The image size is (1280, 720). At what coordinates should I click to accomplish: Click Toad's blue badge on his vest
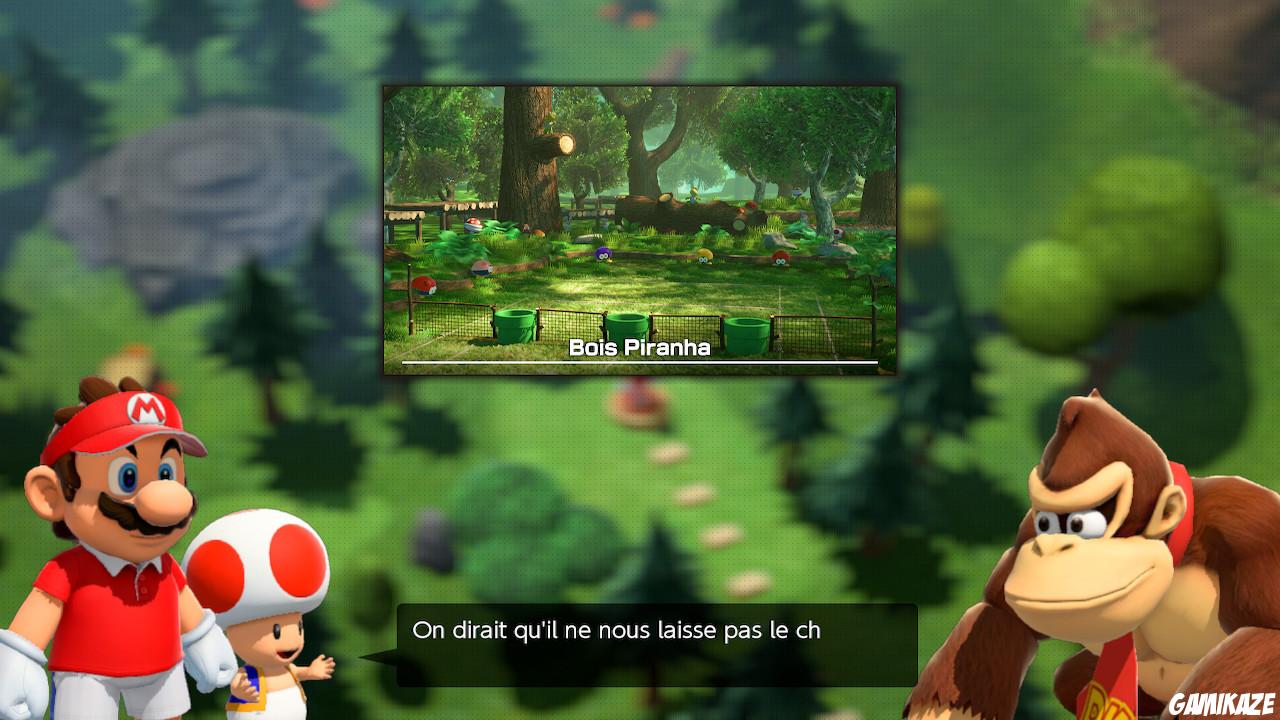pyautogui.click(x=247, y=685)
